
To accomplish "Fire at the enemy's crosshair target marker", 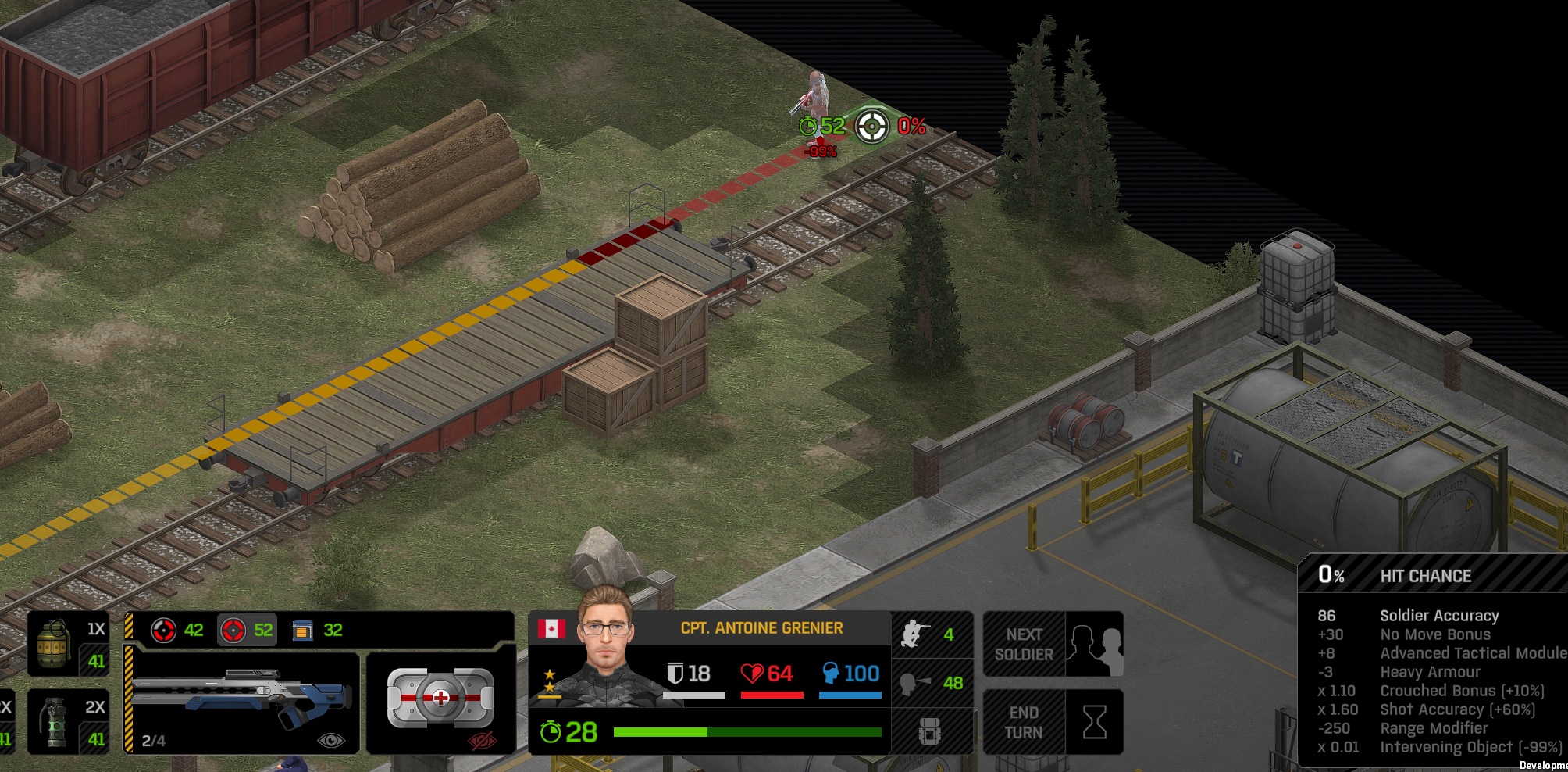I will coord(871,126).
